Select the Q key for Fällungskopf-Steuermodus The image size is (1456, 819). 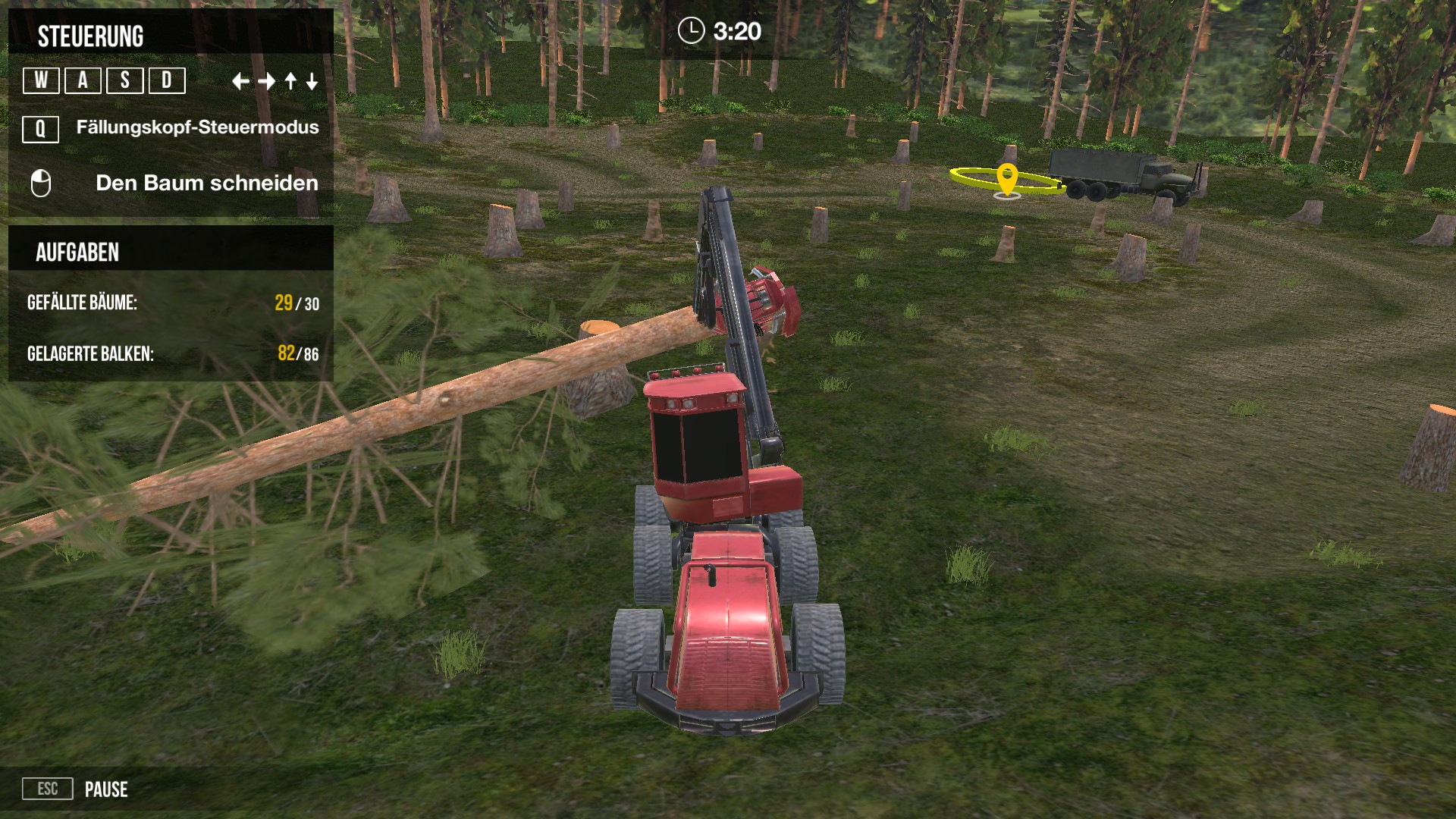pos(40,129)
